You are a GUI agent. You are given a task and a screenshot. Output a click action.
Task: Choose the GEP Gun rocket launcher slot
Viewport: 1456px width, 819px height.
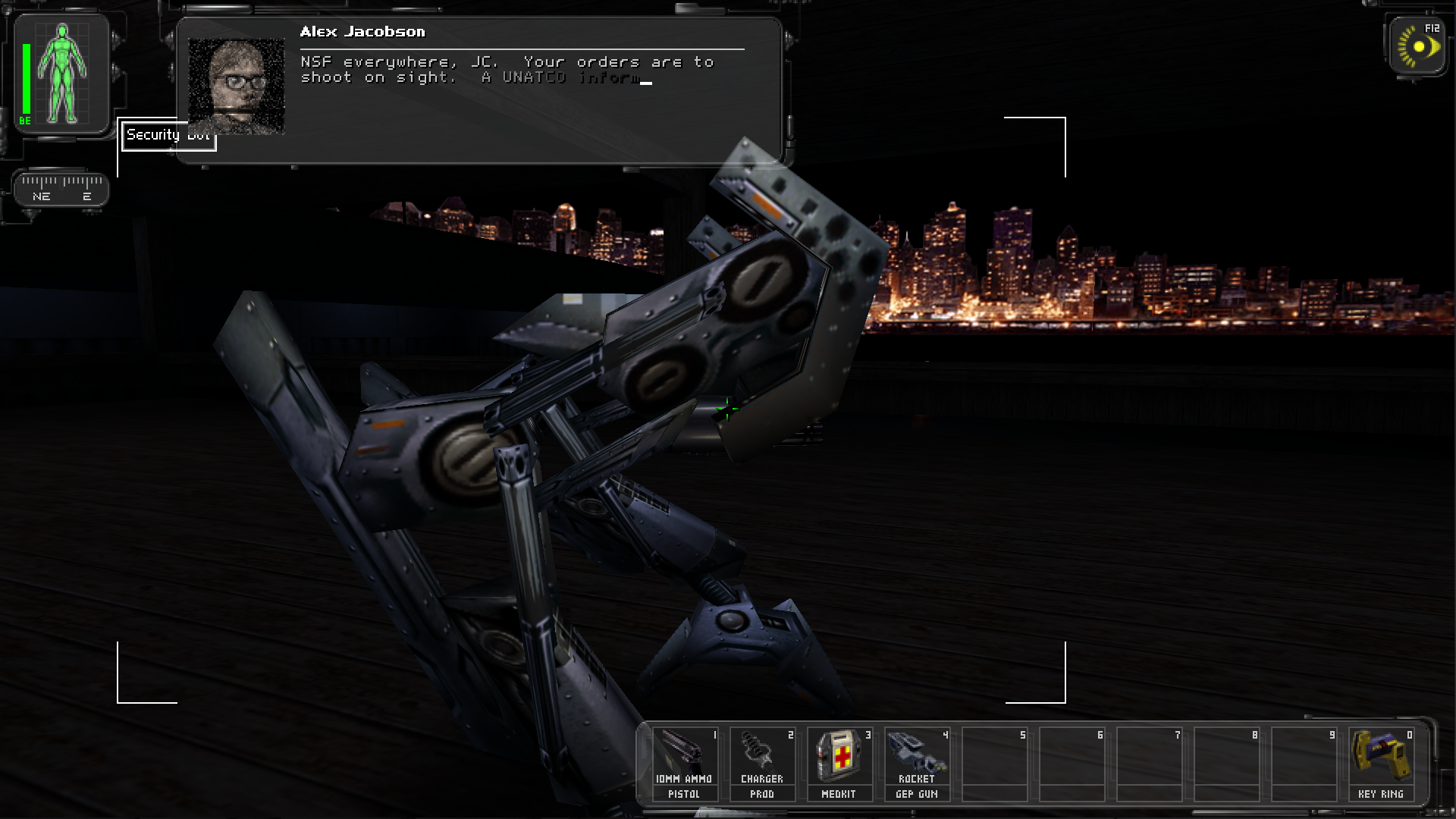pos(917,763)
